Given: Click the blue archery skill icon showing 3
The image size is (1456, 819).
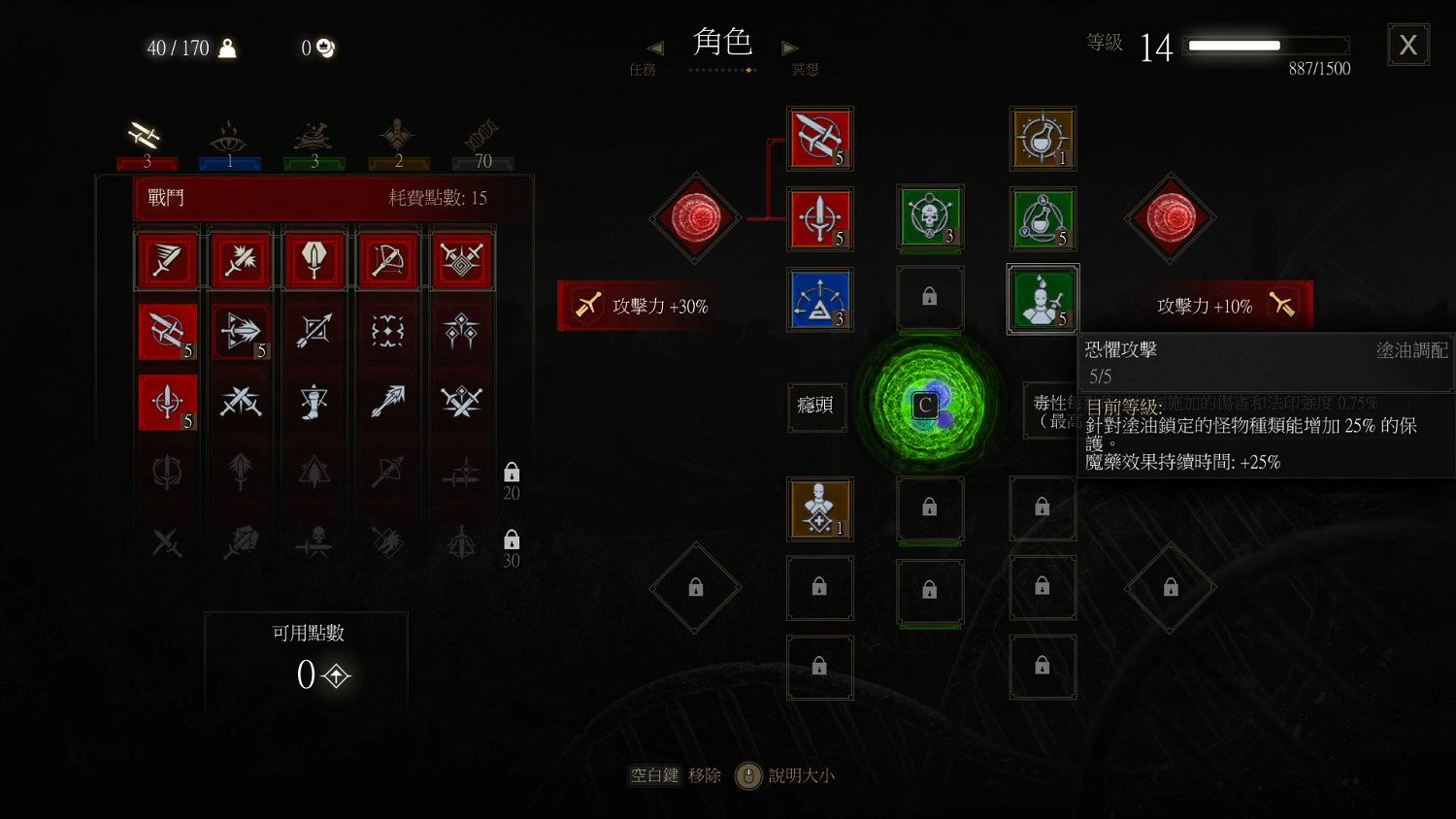Looking at the screenshot, I should coord(820,300).
